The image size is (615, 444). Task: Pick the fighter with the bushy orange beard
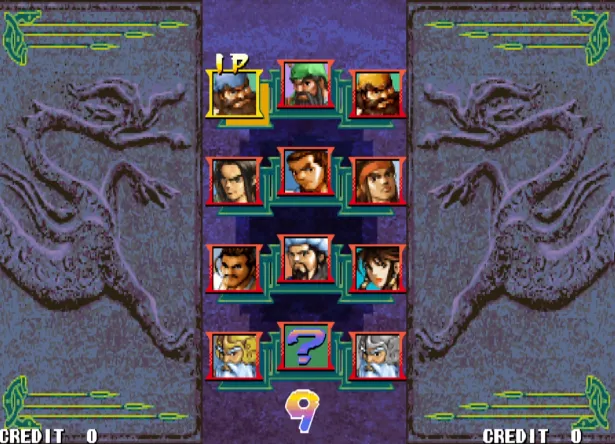pos(380,94)
